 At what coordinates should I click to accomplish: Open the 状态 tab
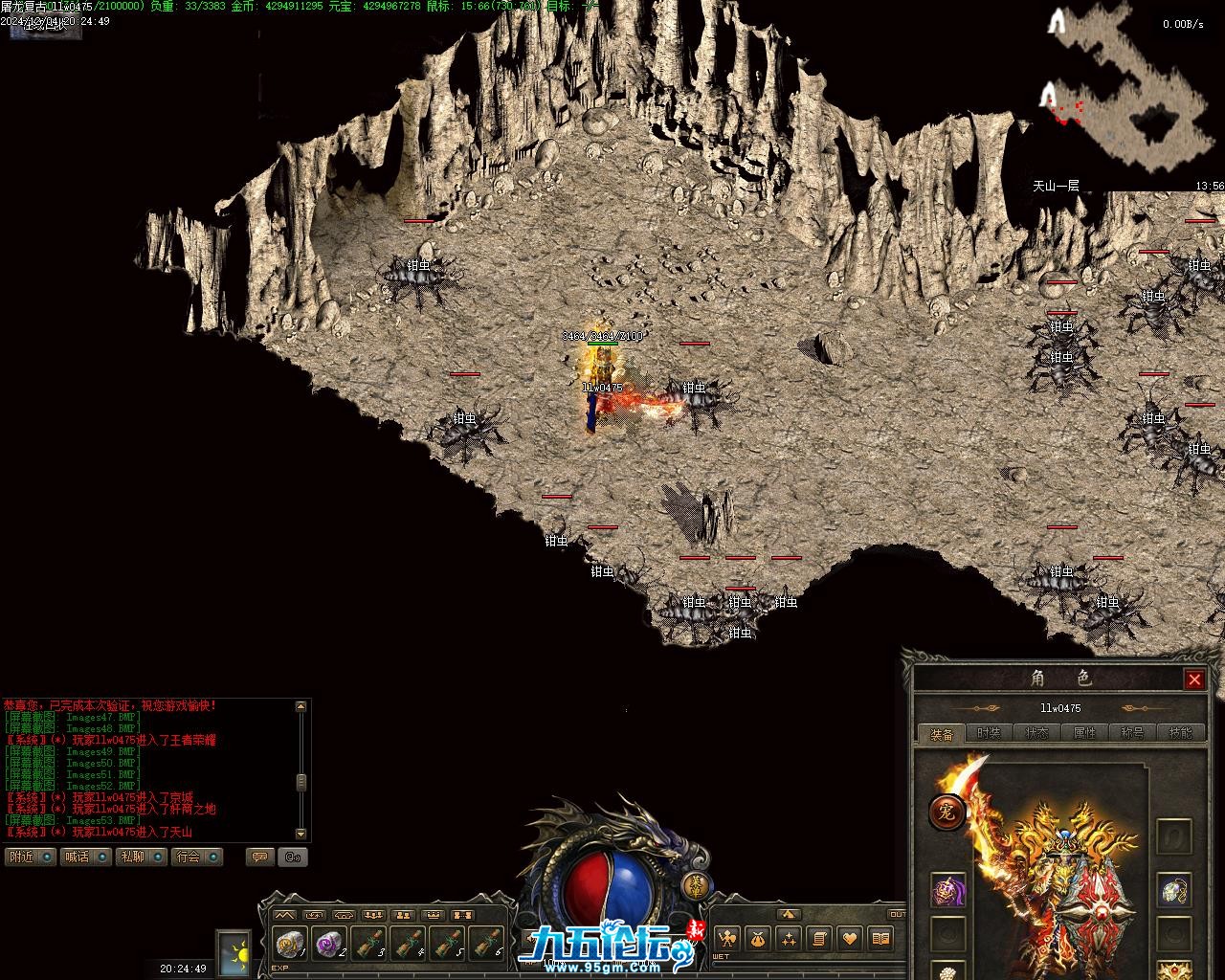tap(1036, 733)
